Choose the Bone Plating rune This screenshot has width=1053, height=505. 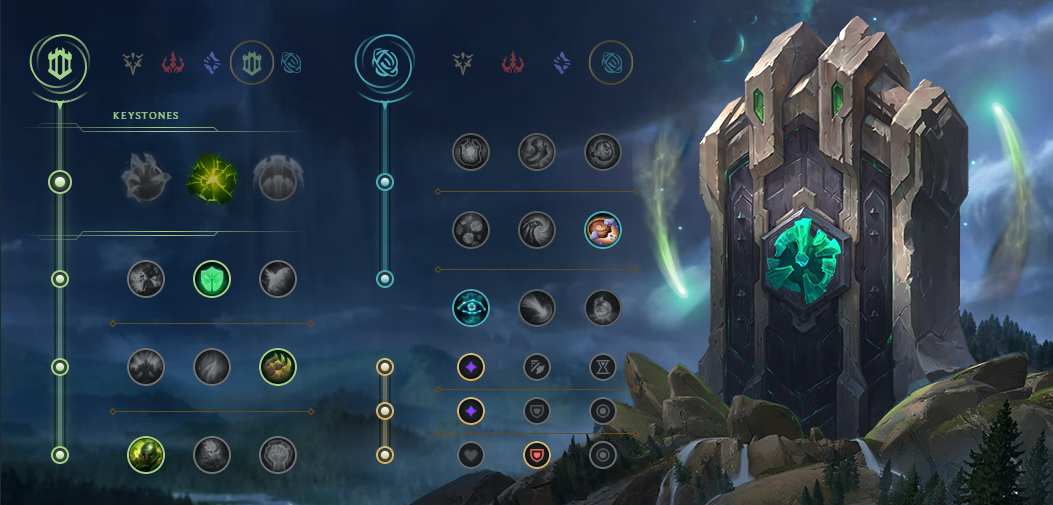(x=278, y=367)
